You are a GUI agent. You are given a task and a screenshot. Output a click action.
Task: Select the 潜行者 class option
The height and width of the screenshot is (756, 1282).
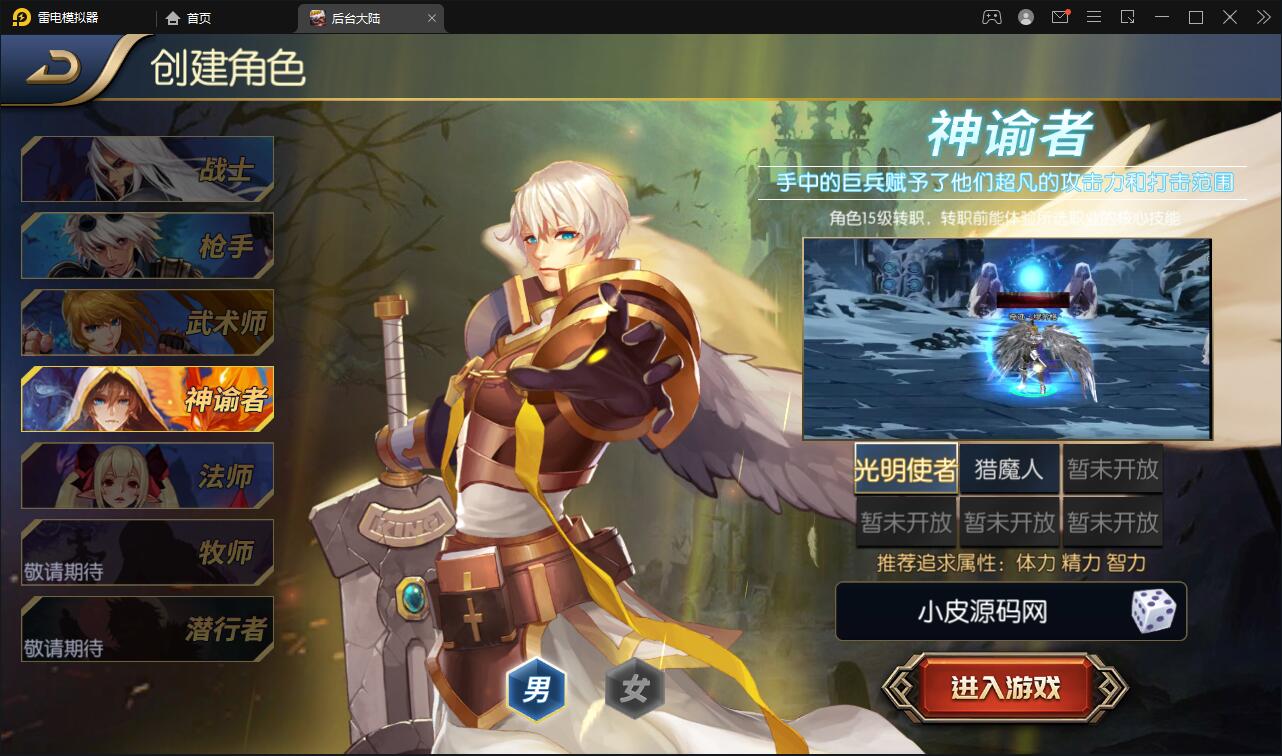point(146,628)
